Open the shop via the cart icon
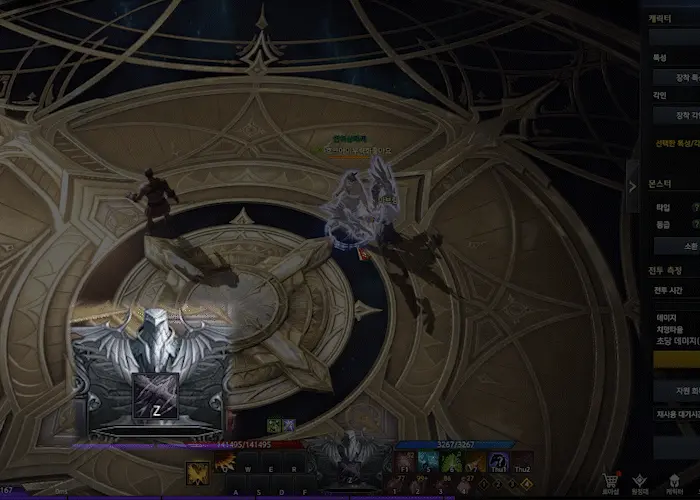Screen dimensions: 700x500 point(611,479)
